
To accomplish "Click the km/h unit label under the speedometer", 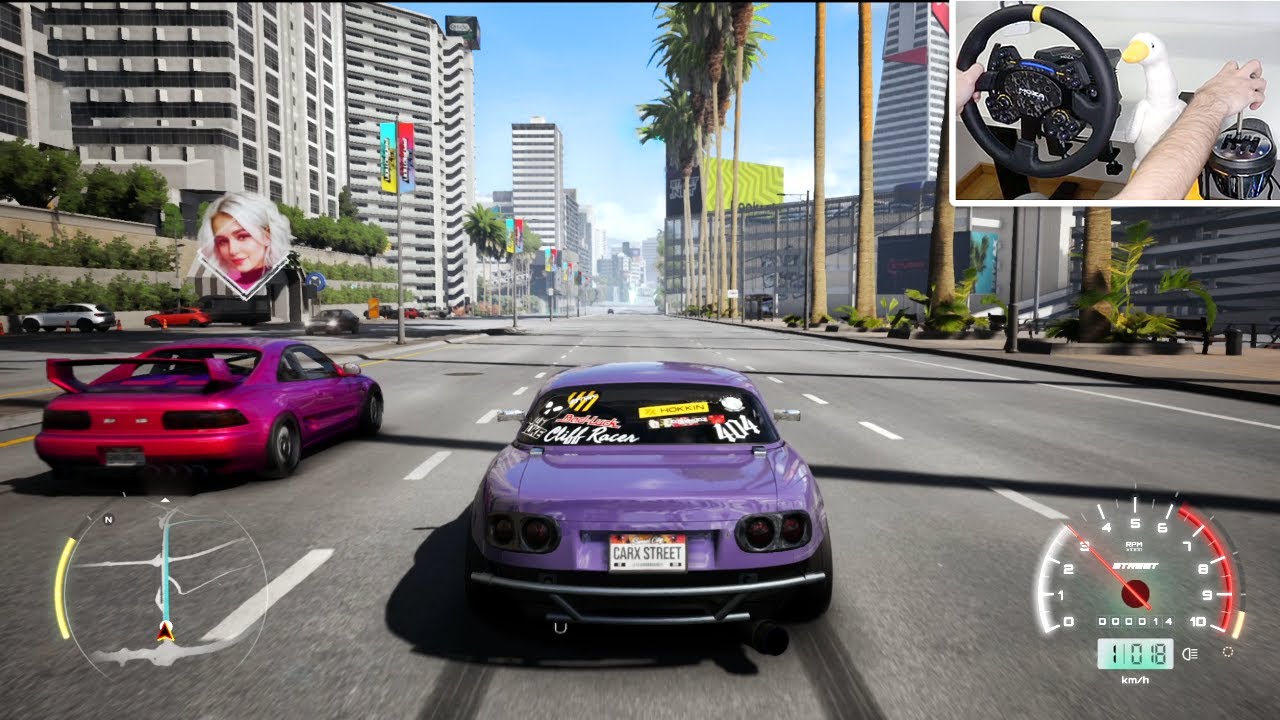I will pyautogui.click(x=1135, y=678).
